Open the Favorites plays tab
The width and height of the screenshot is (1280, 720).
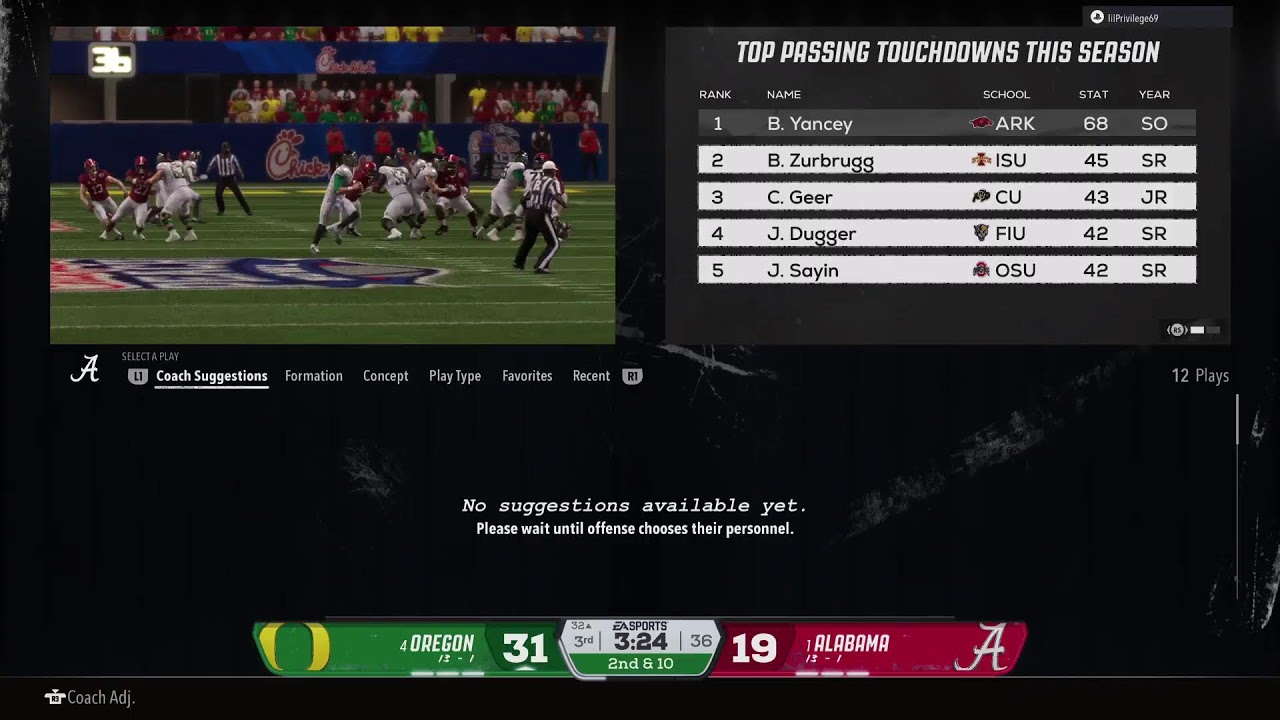click(x=527, y=376)
